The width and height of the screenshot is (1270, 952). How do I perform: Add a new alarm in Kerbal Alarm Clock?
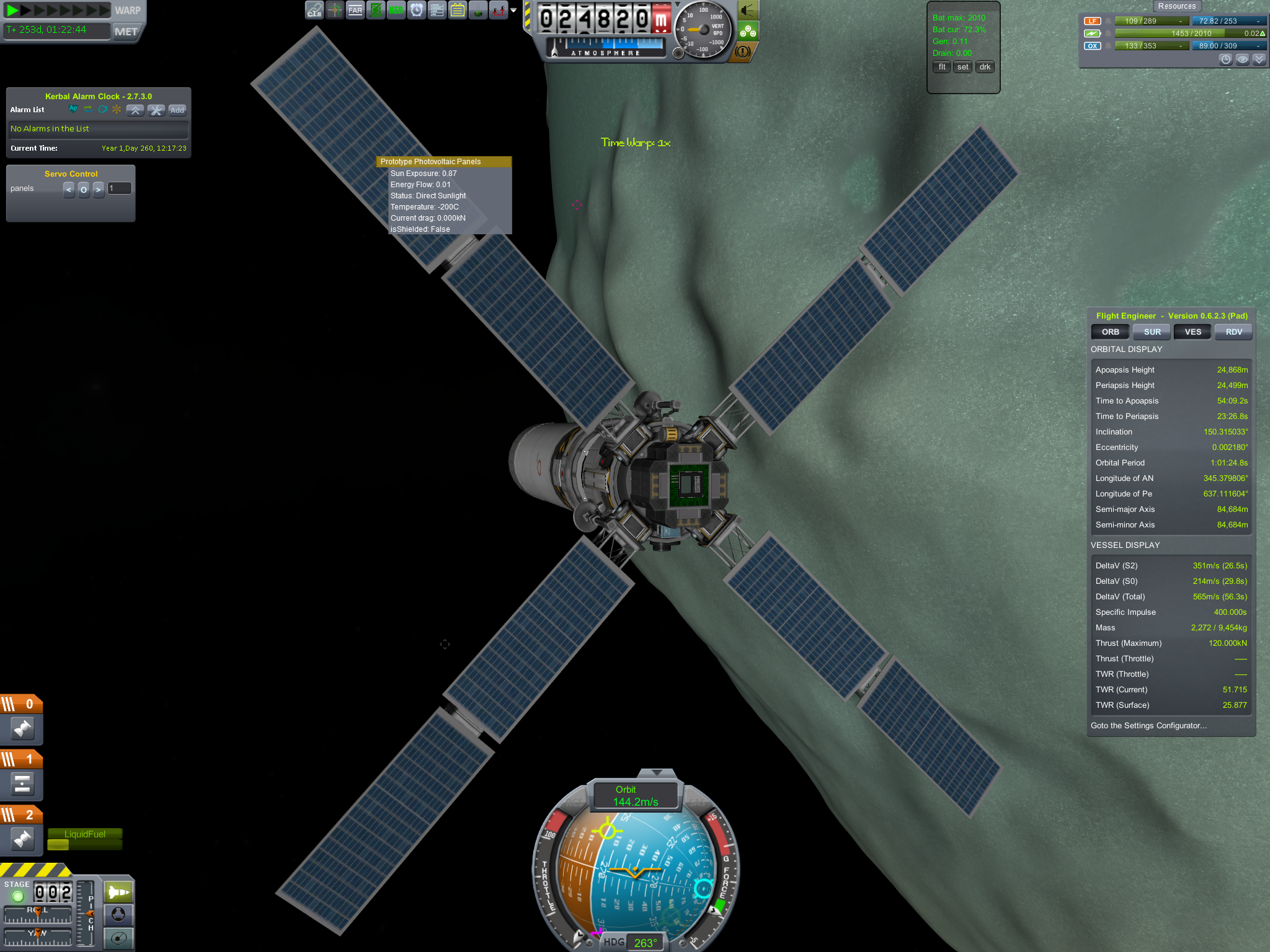(x=177, y=110)
